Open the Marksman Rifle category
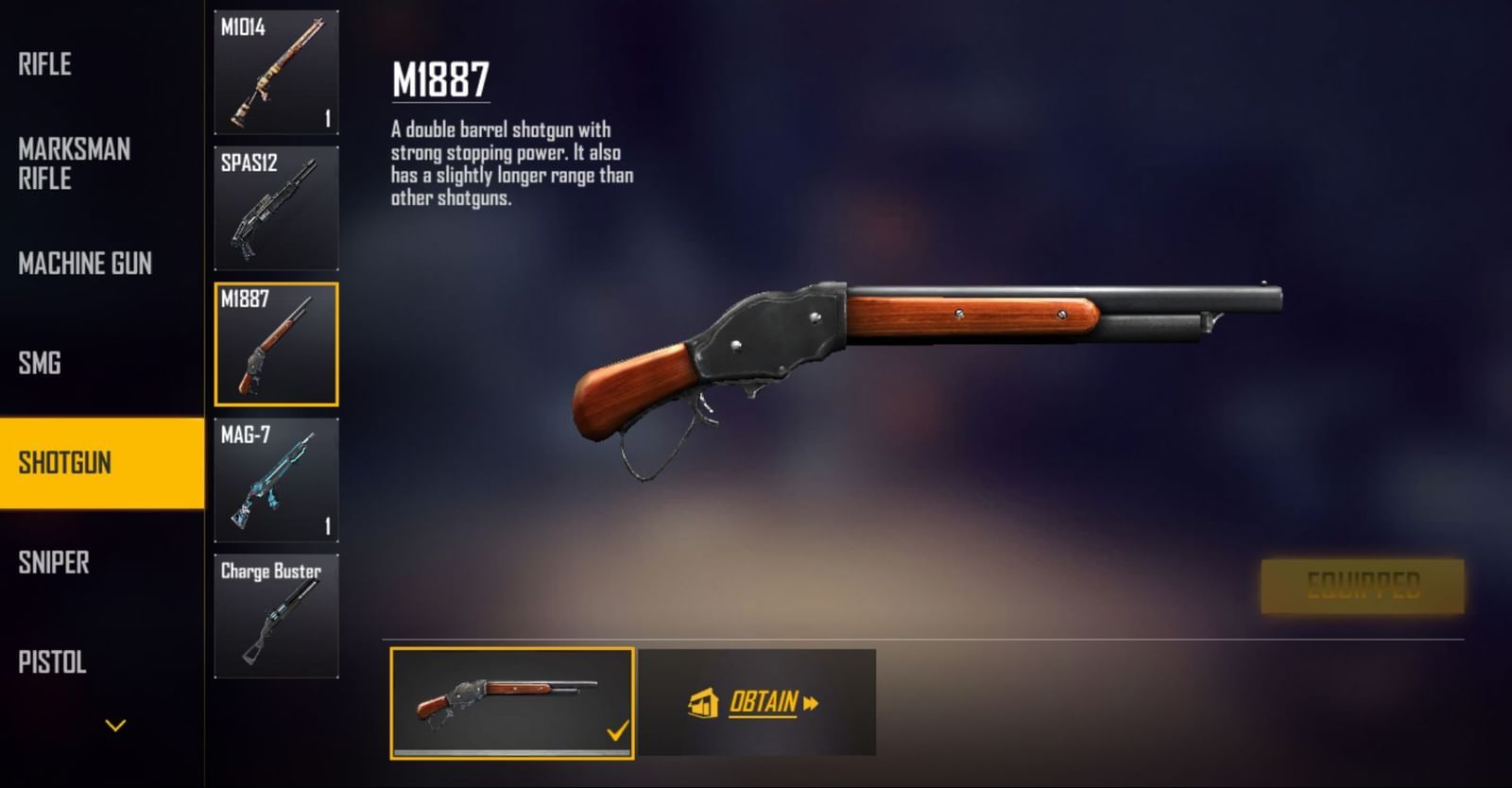 click(76, 164)
